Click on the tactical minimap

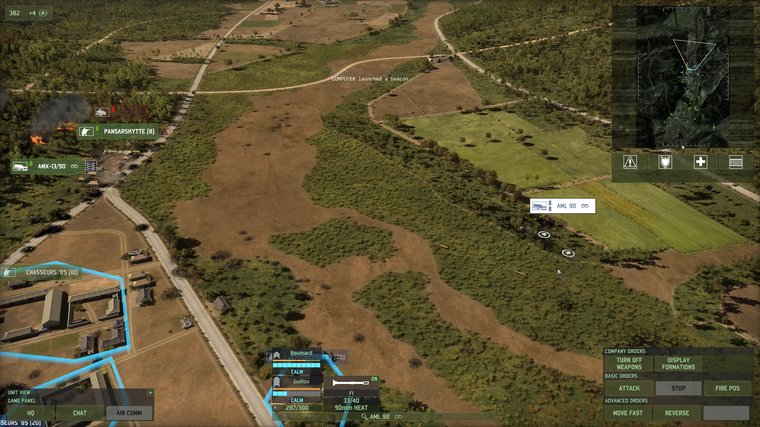pyautogui.click(x=683, y=77)
